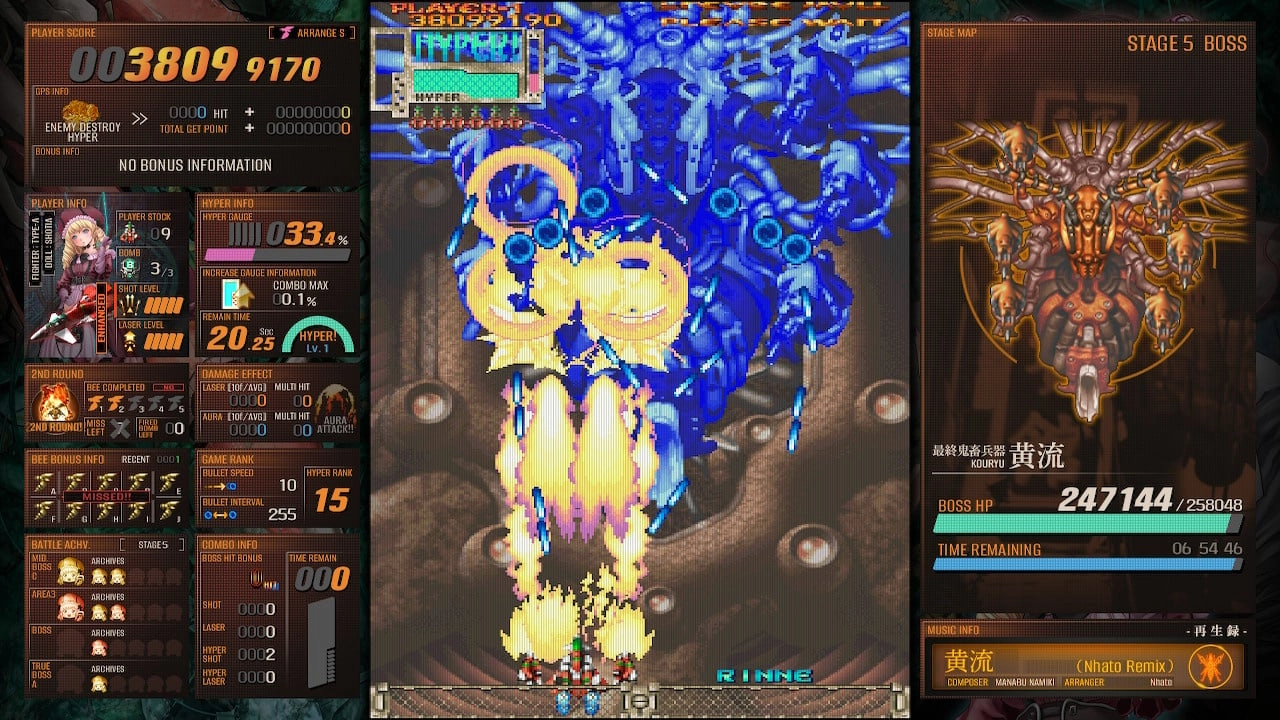Toggle the Miss Left X marker
This screenshot has width=1280, height=720.
pyautogui.click(x=118, y=426)
